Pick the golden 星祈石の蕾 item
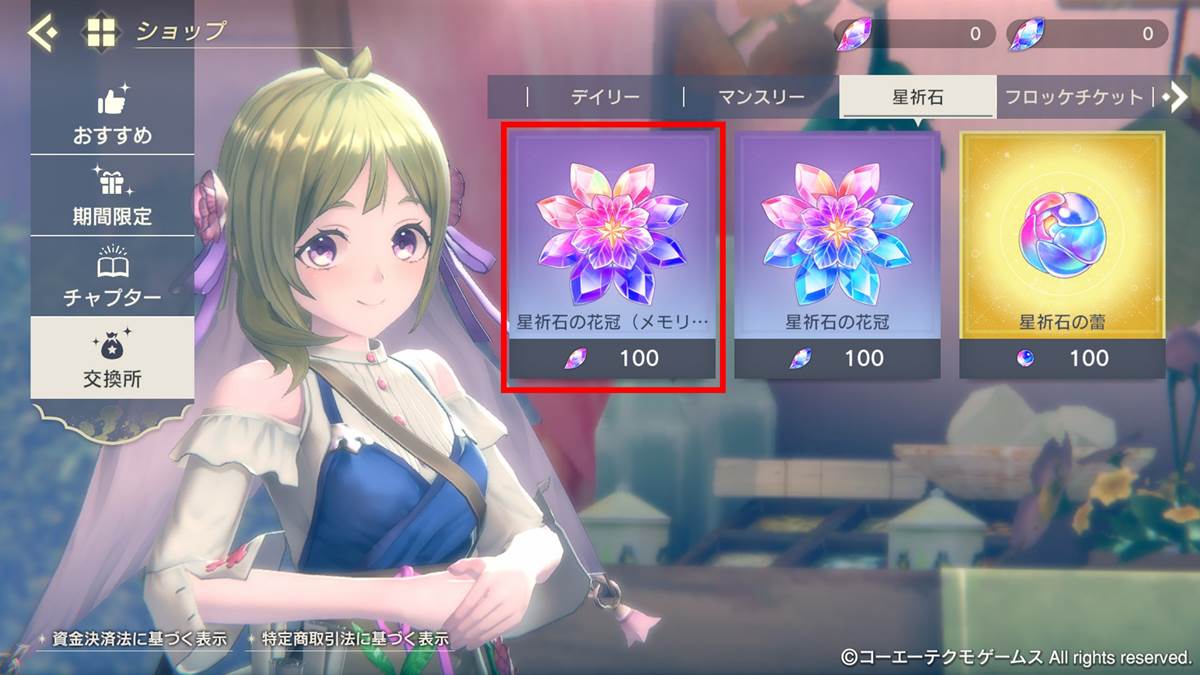 coord(1062,256)
